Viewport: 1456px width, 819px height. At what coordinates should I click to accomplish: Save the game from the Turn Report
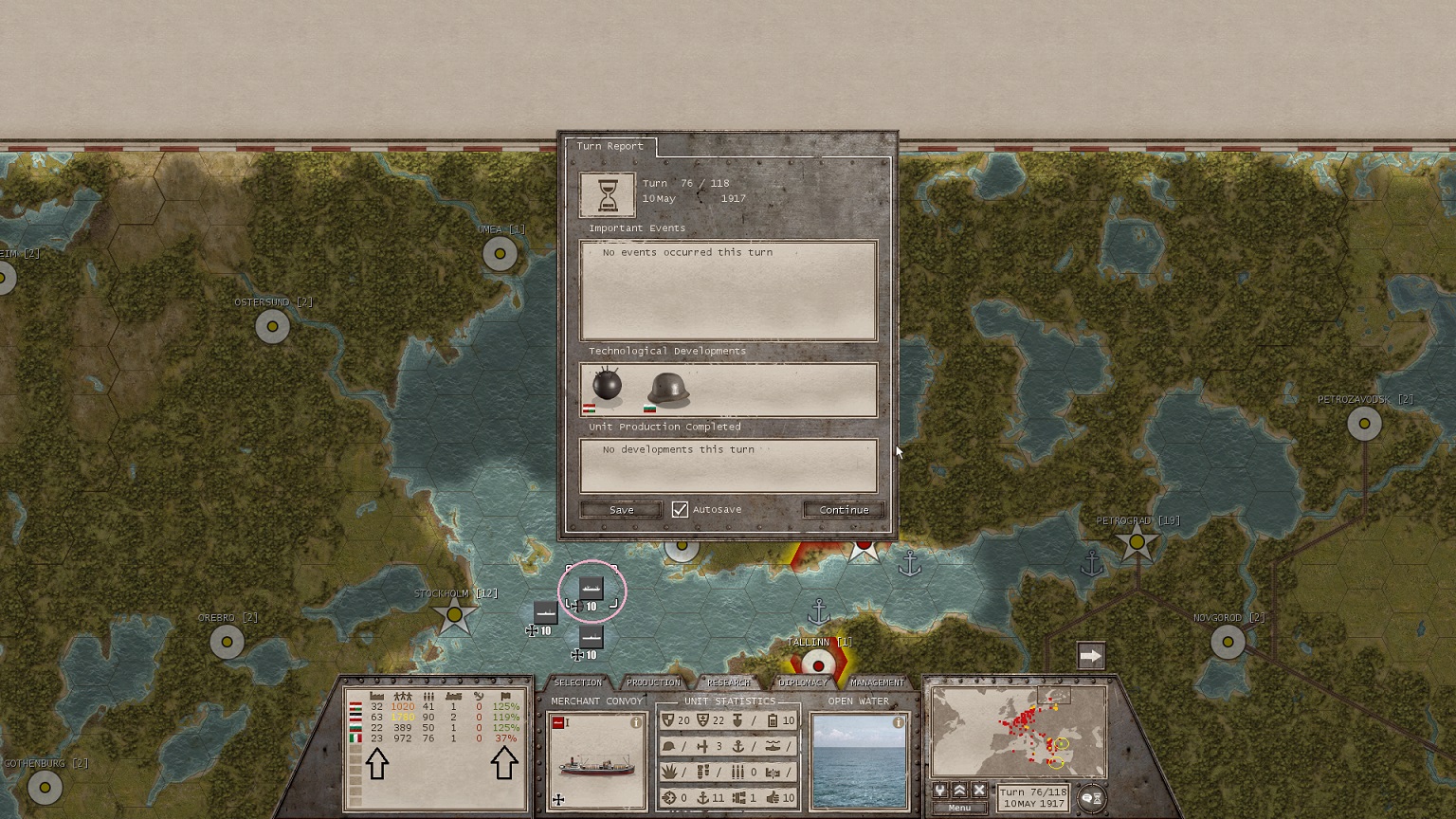(x=621, y=510)
